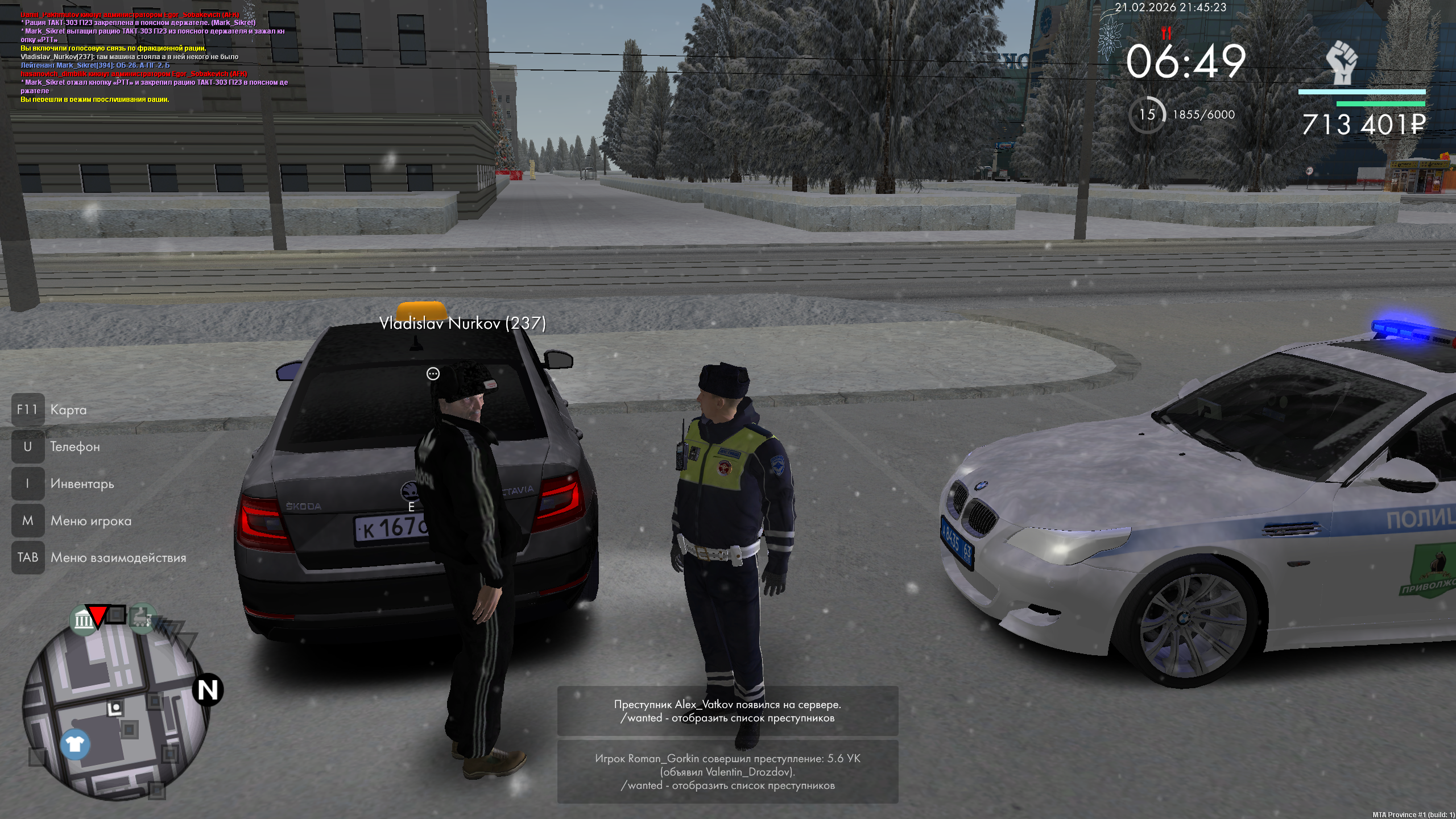This screenshot has width=1456, height=819.
Task: Open the speech bubble icon near Vladislav Nurkov
Action: click(x=433, y=374)
